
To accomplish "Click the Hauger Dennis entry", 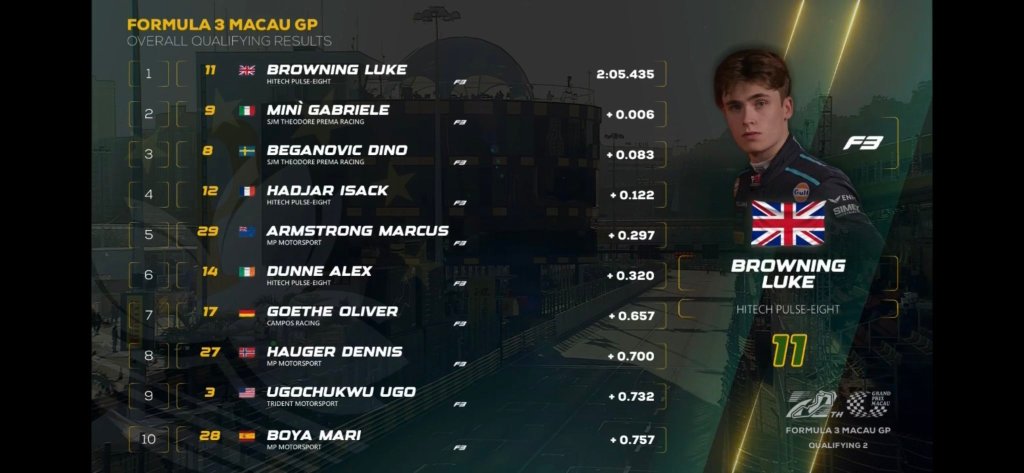I will (334, 355).
